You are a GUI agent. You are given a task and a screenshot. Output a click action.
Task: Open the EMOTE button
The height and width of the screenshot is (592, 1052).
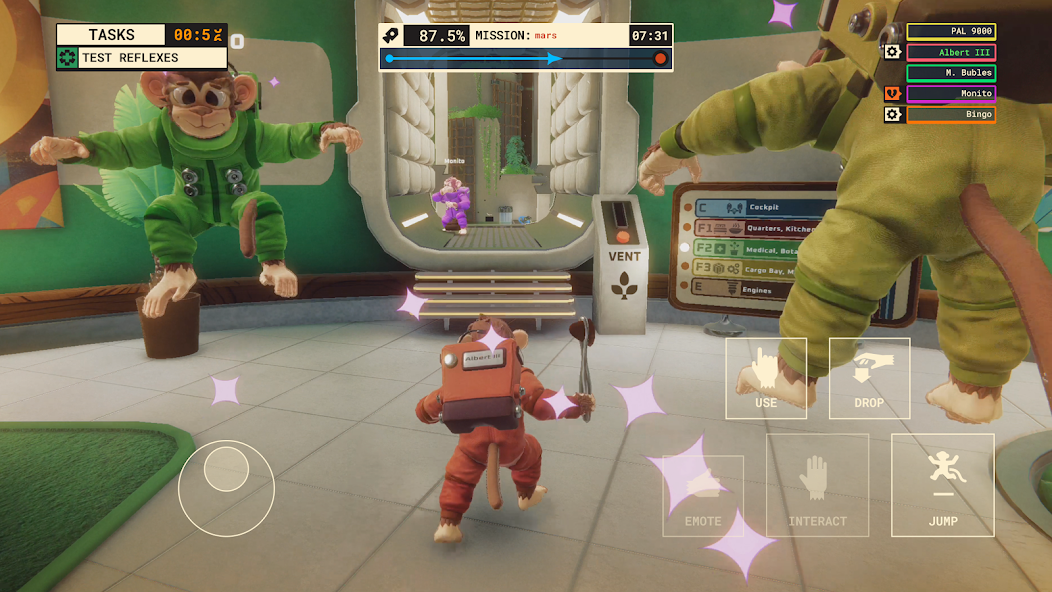coord(703,495)
